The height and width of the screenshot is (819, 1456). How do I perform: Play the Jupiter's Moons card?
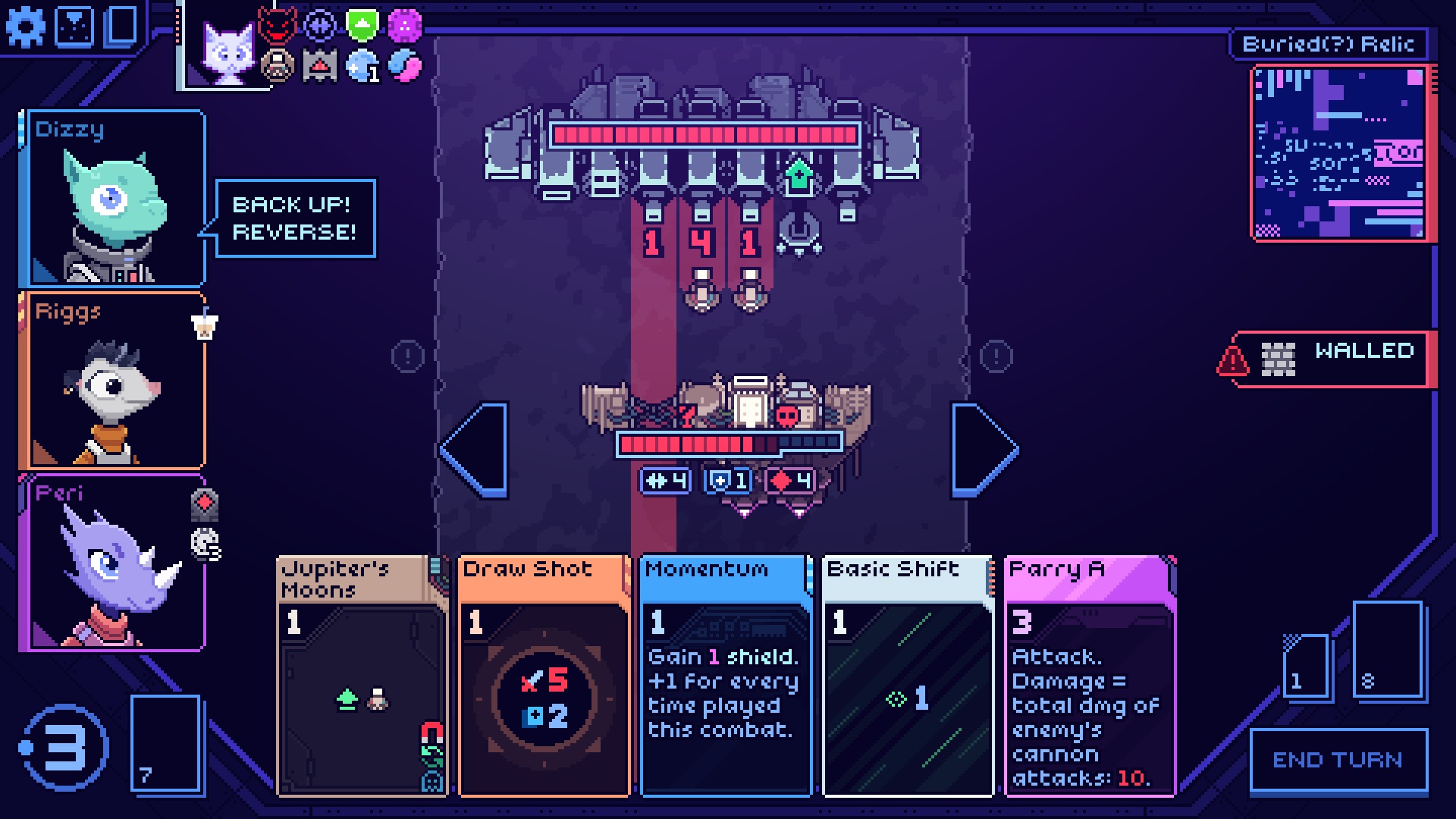coord(362,675)
